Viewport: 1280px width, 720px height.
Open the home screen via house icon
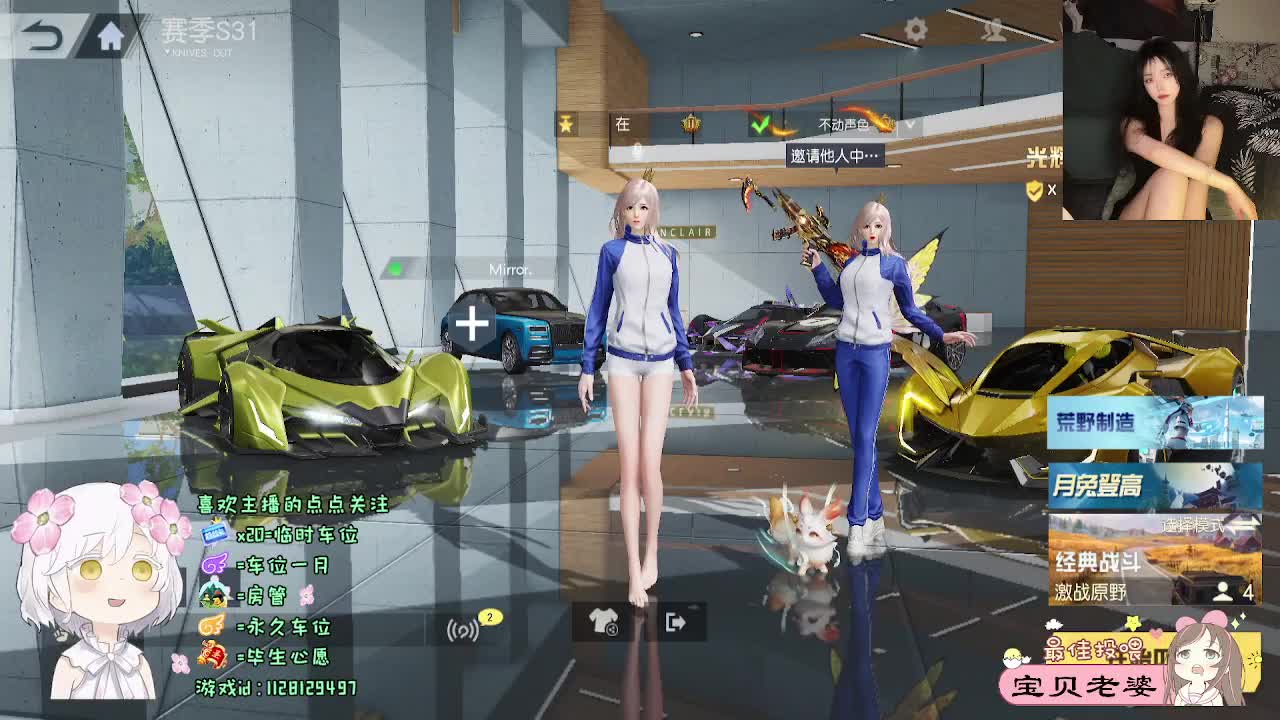[110, 35]
